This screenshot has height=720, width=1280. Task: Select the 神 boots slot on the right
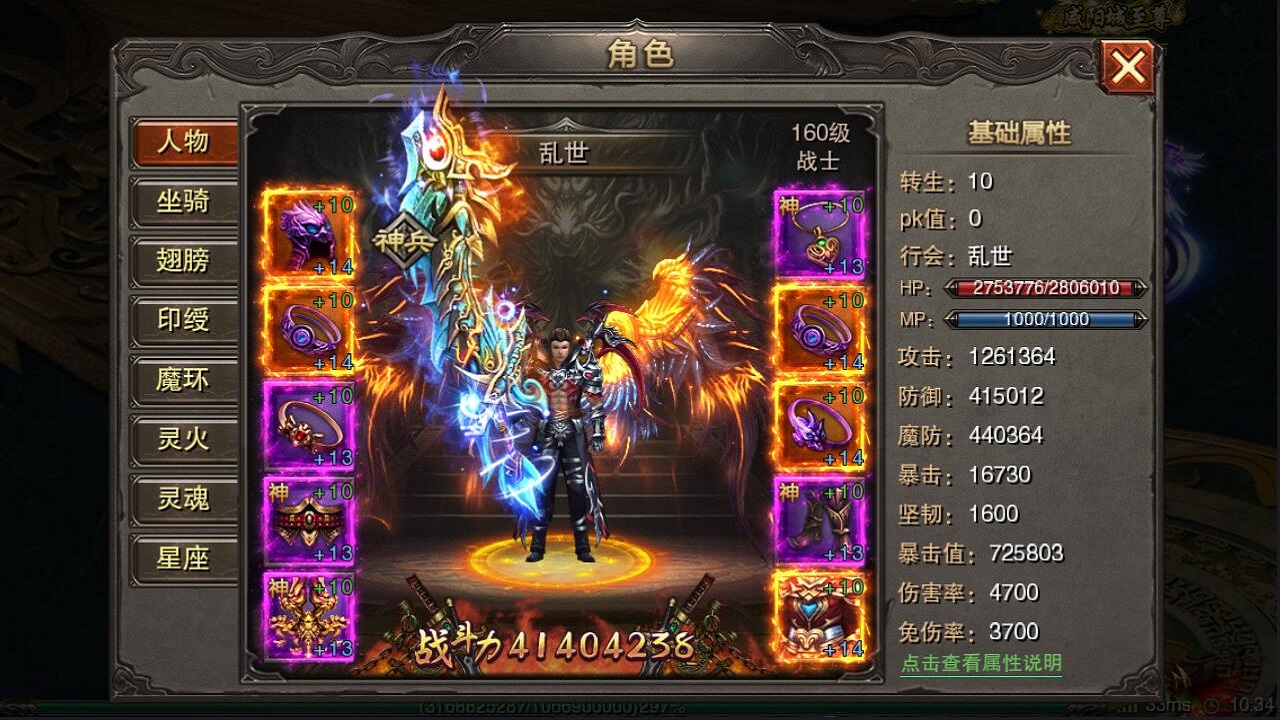tap(820, 520)
